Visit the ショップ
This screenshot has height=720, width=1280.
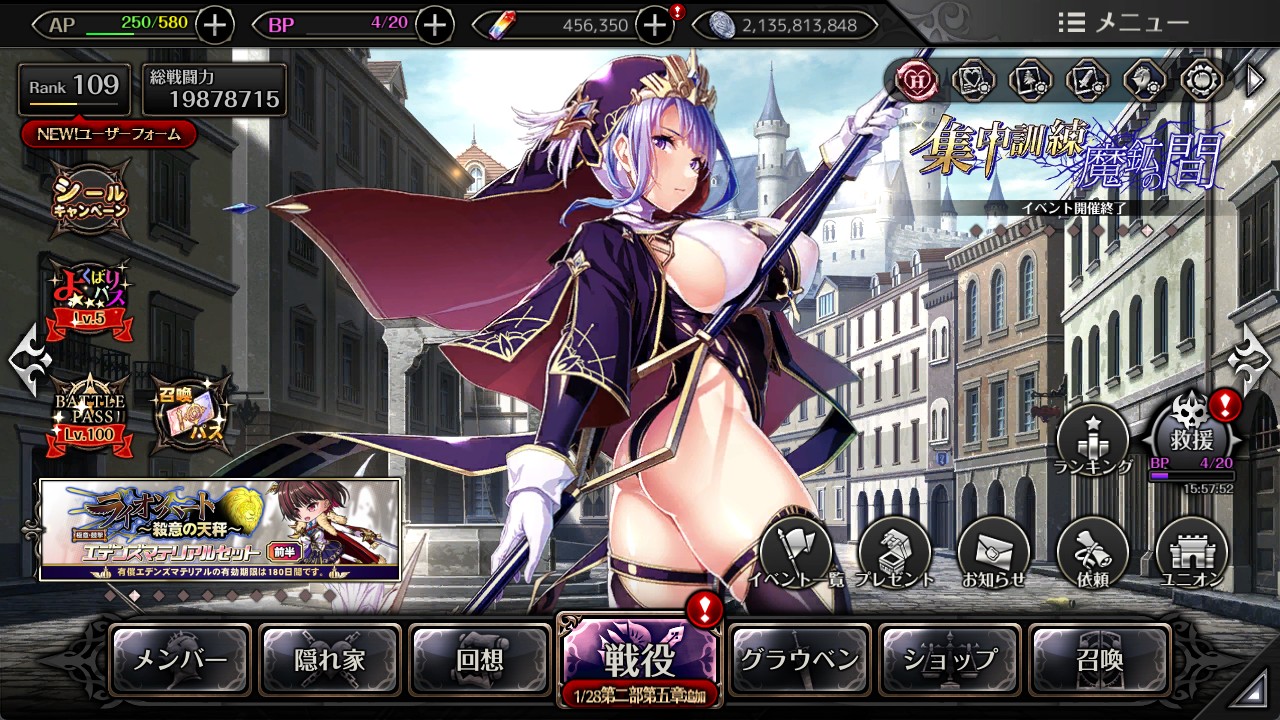point(949,660)
